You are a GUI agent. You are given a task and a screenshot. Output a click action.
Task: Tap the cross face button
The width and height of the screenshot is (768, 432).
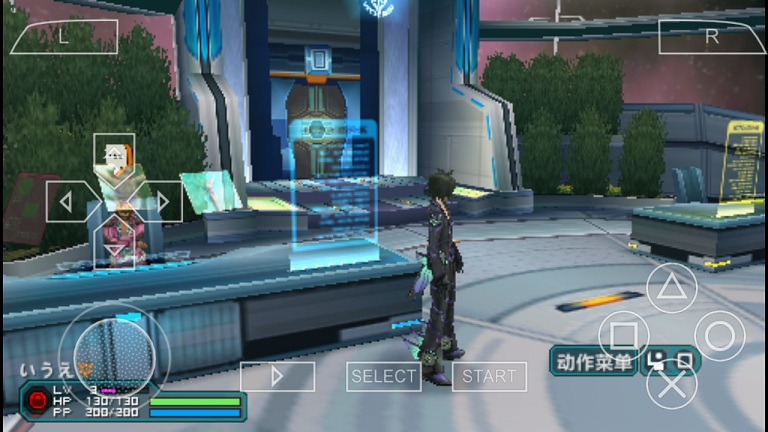[x=671, y=384]
